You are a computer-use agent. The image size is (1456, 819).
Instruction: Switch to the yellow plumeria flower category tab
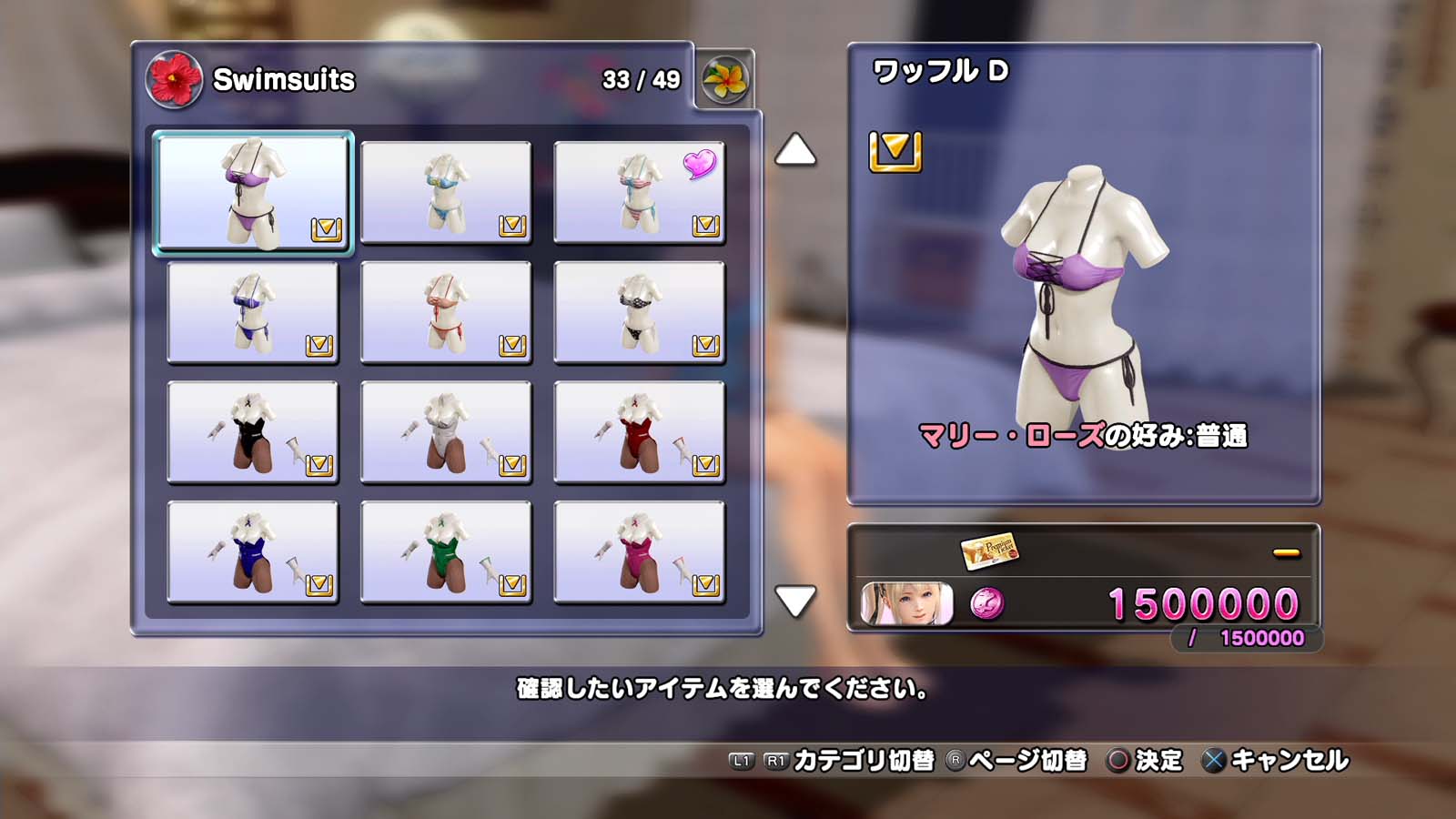[x=724, y=80]
